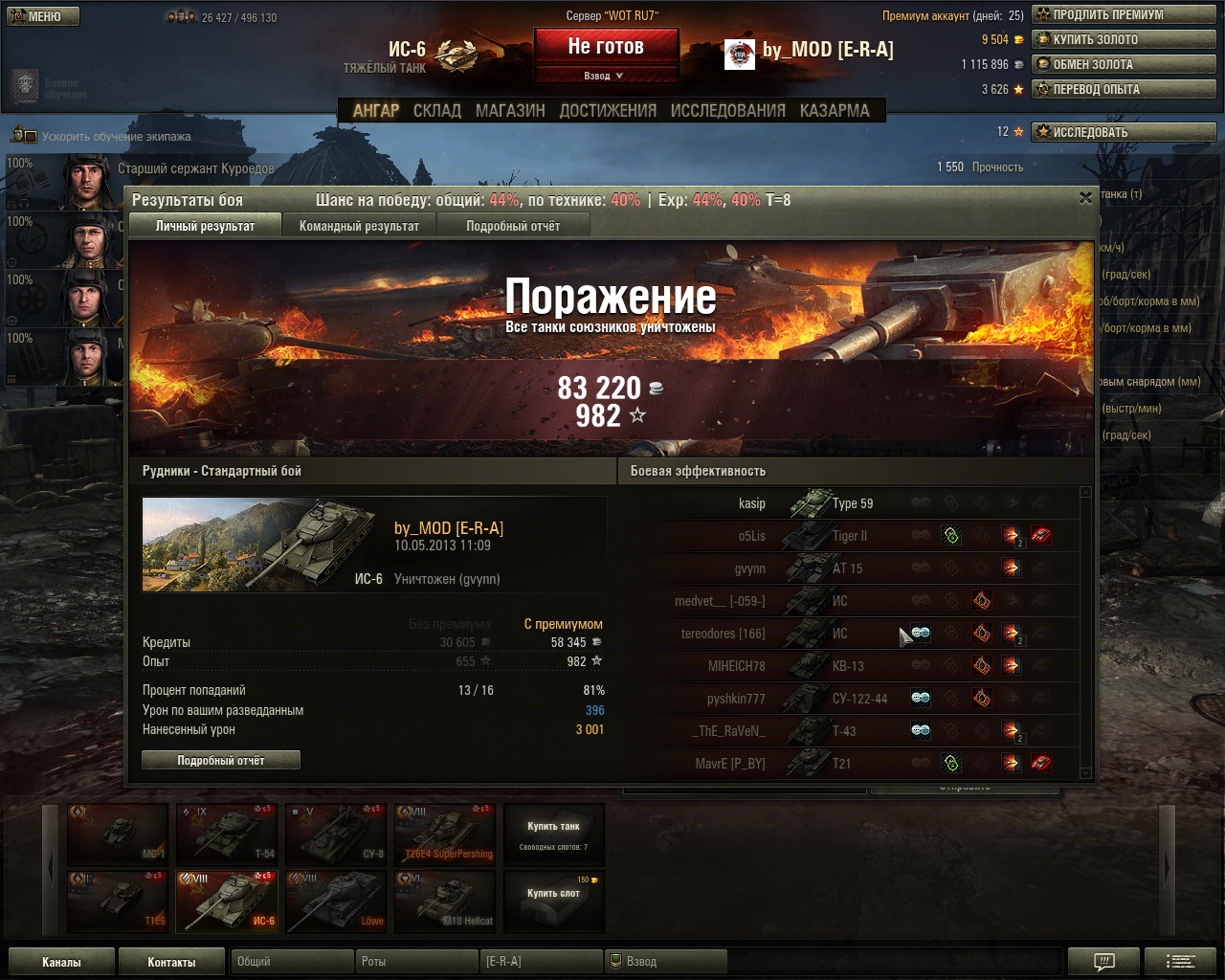The height and width of the screenshot is (980, 1225).
Task: Open the Подробный отчёт tab
Action: click(513, 226)
